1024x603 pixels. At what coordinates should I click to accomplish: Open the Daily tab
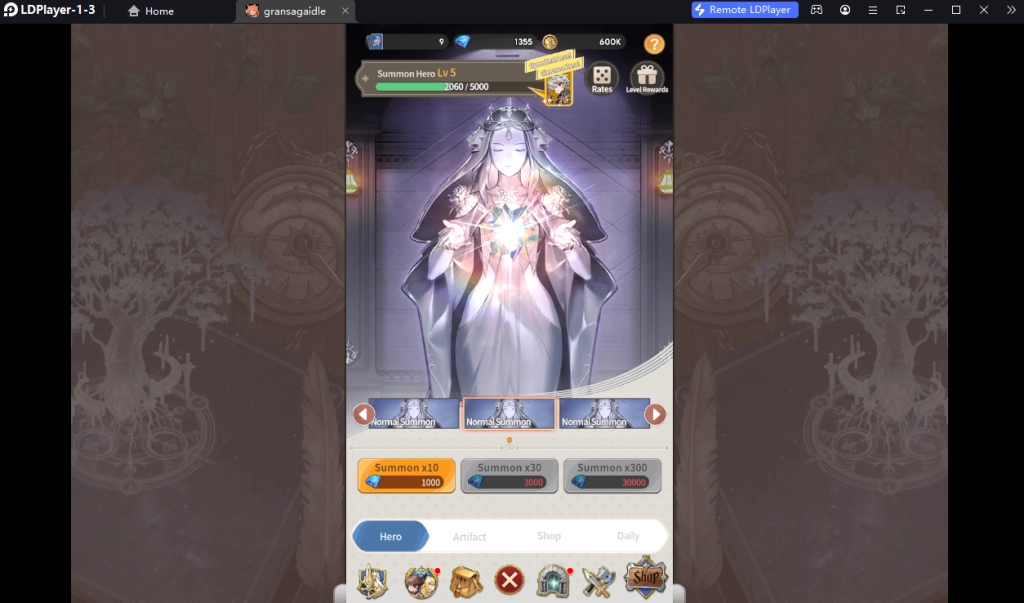pyautogui.click(x=628, y=536)
